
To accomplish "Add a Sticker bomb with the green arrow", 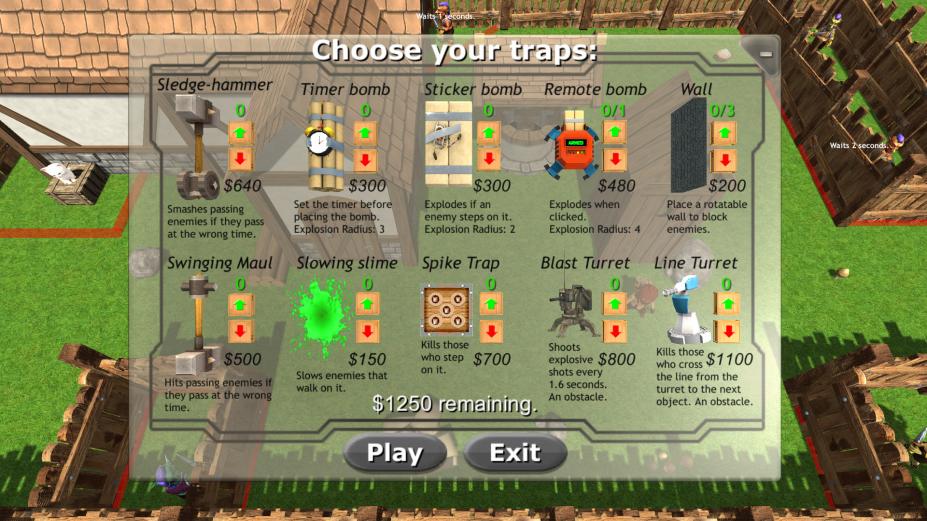I will coord(489,133).
